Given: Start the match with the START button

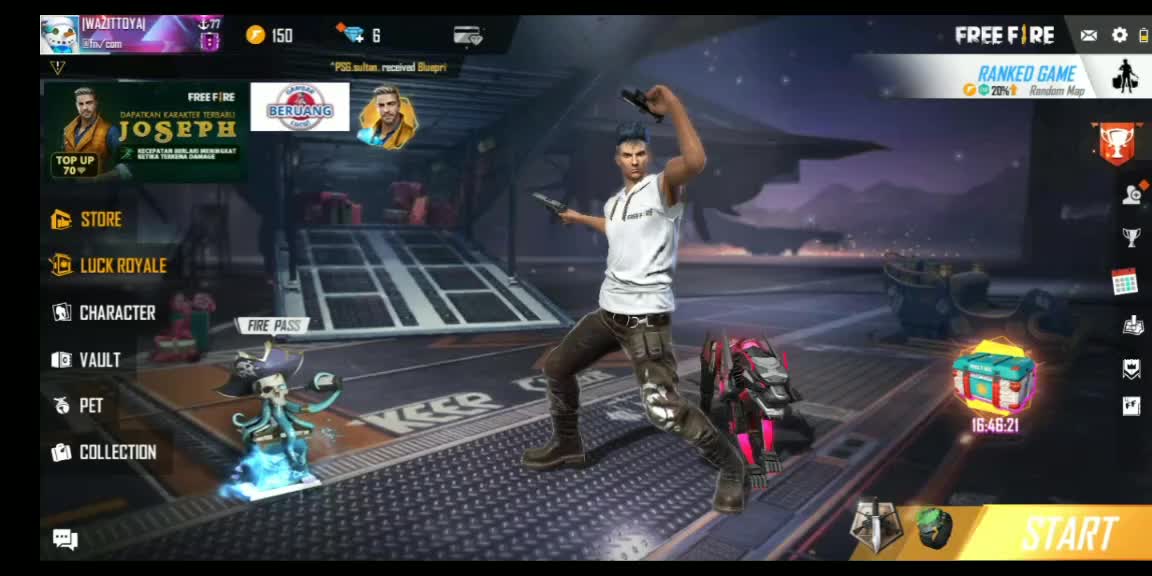Looking at the screenshot, I should tap(1068, 534).
